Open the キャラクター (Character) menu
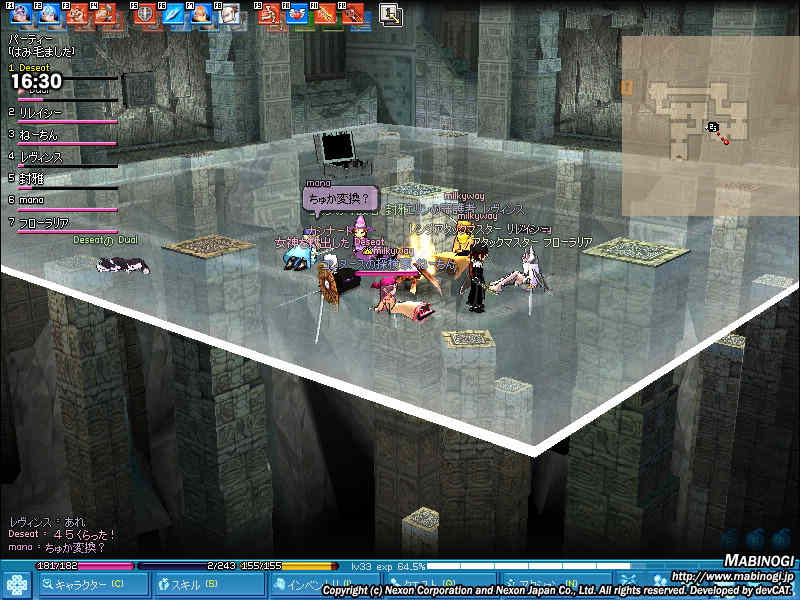This screenshot has height=600, width=800. (84, 584)
